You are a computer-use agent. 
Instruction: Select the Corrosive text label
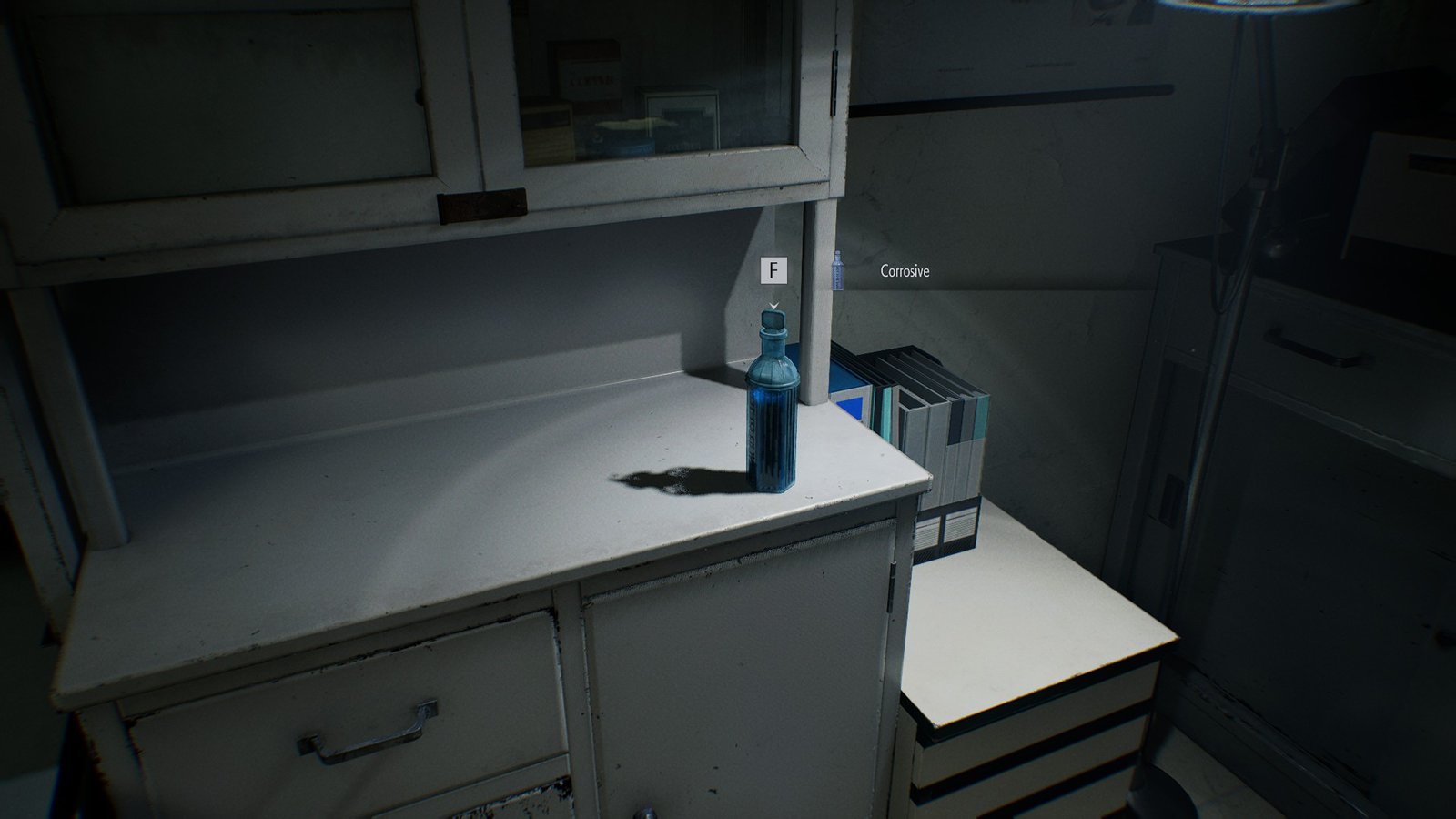click(x=903, y=270)
